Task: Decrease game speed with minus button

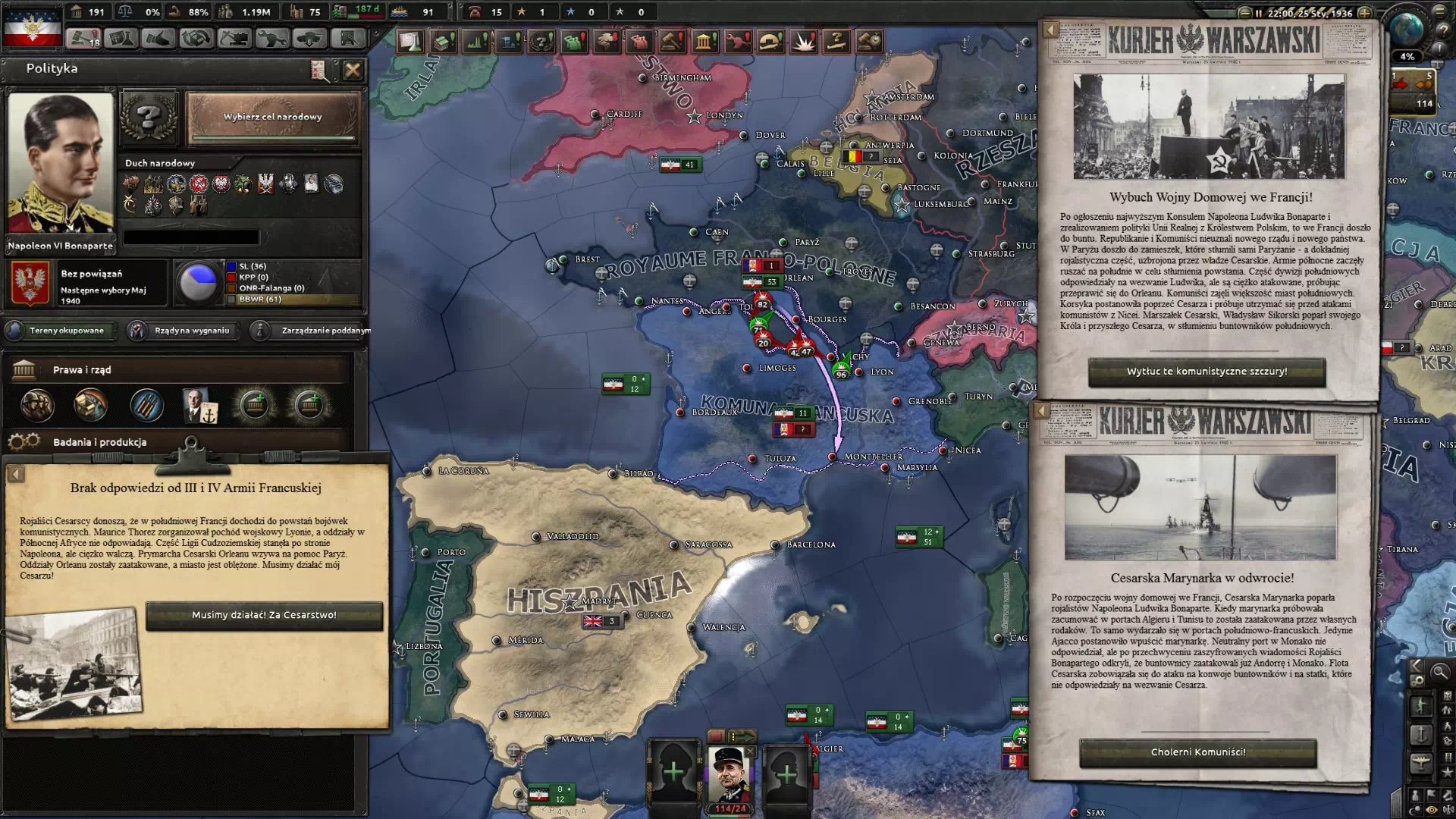Action: click(x=1244, y=13)
